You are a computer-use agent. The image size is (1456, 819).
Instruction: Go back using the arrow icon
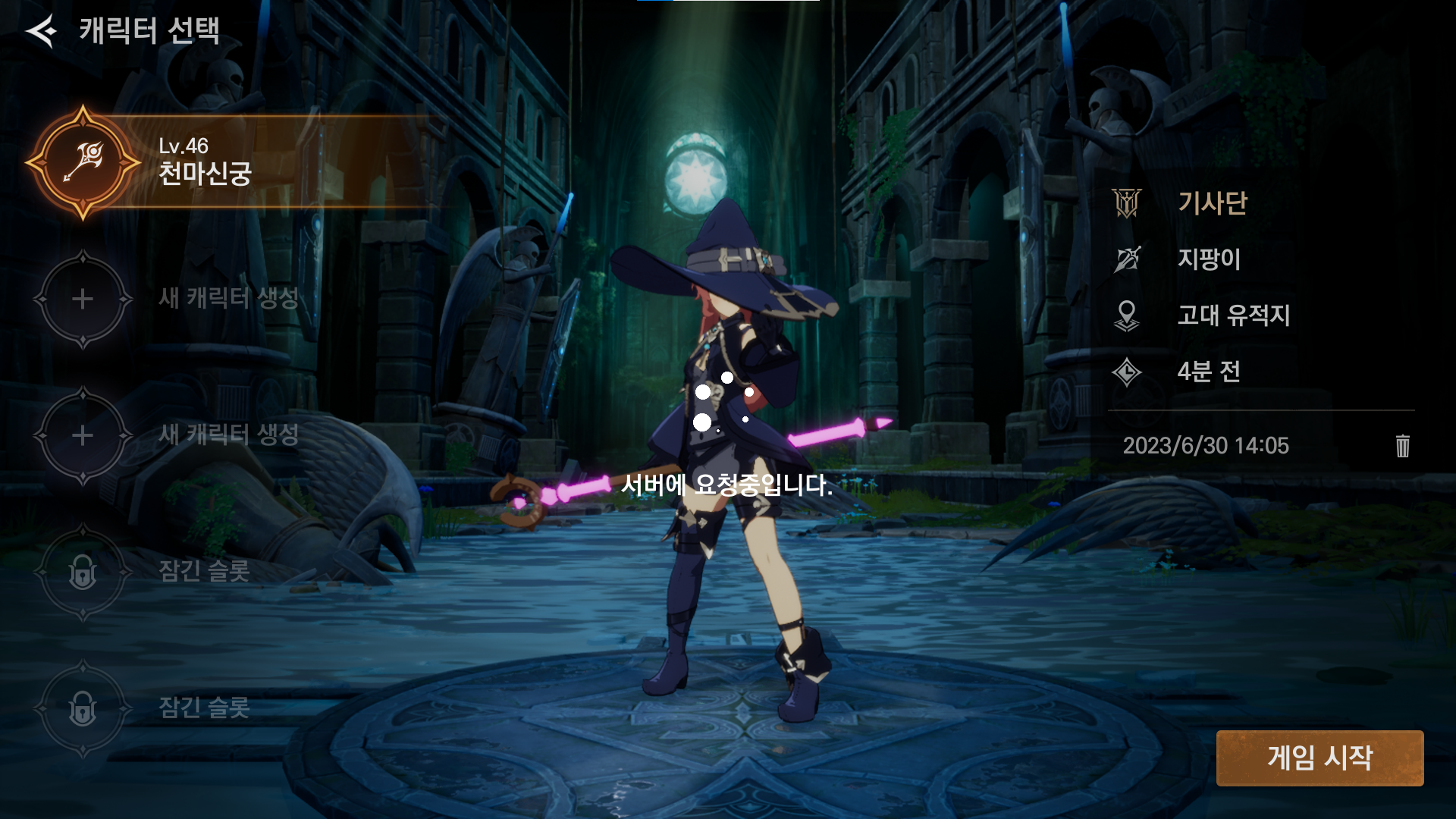pyautogui.click(x=41, y=31)
